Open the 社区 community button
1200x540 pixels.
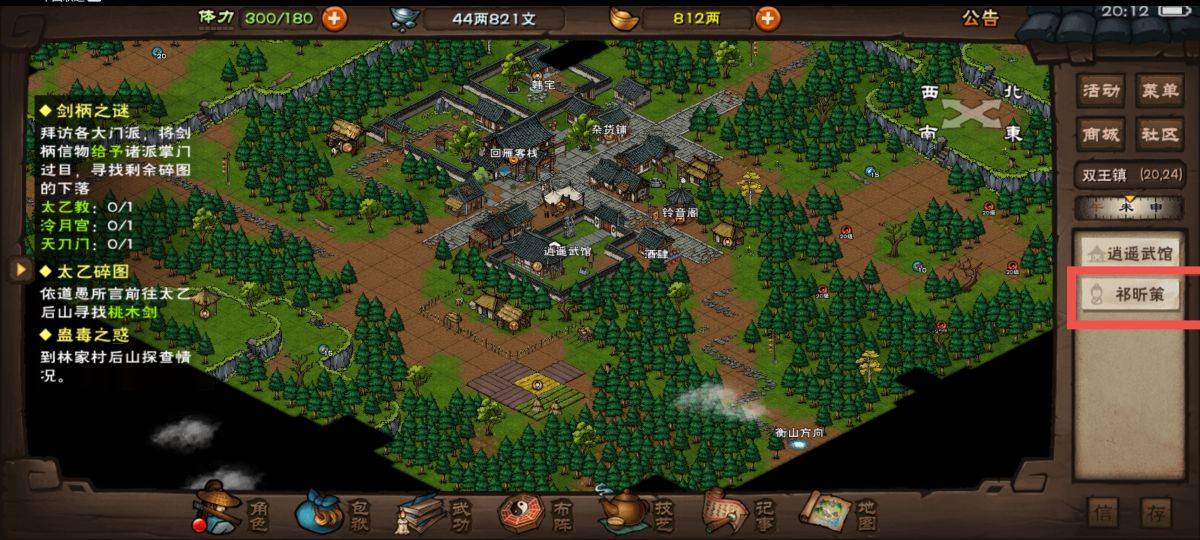tap(1160, 134)
